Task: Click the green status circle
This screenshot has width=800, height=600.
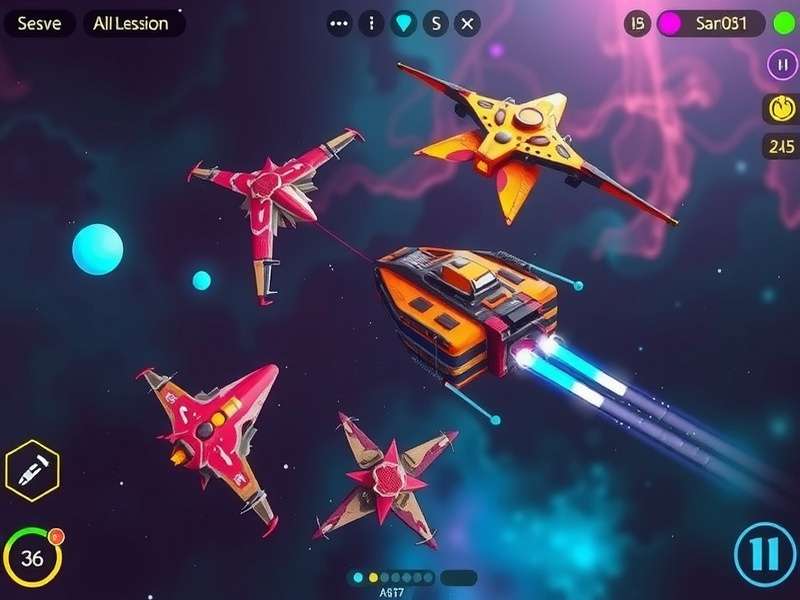Action: click(783, 23)
